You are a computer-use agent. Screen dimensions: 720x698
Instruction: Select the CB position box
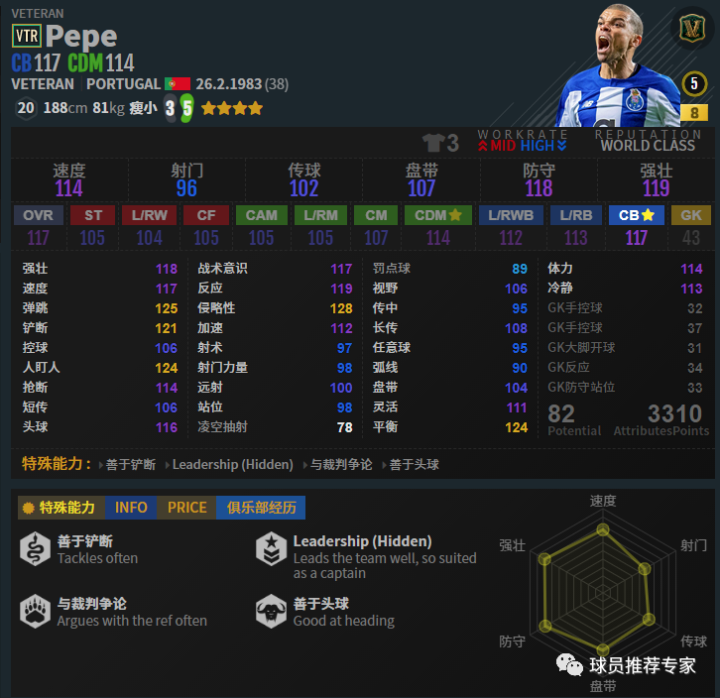pyautogui.click(x=636, y=215)
